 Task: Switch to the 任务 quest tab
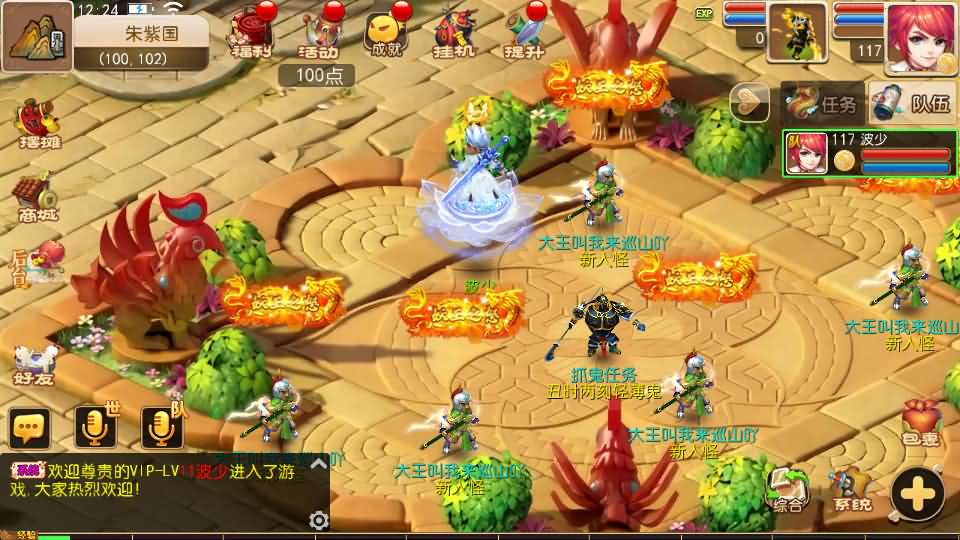(x=823, y=103)
